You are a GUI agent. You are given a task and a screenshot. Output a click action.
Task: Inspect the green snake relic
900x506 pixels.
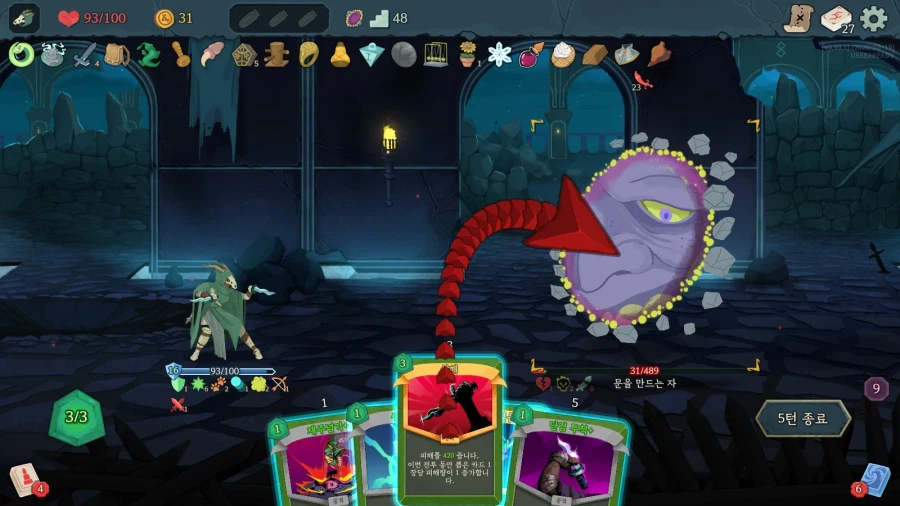click(148, 54)
